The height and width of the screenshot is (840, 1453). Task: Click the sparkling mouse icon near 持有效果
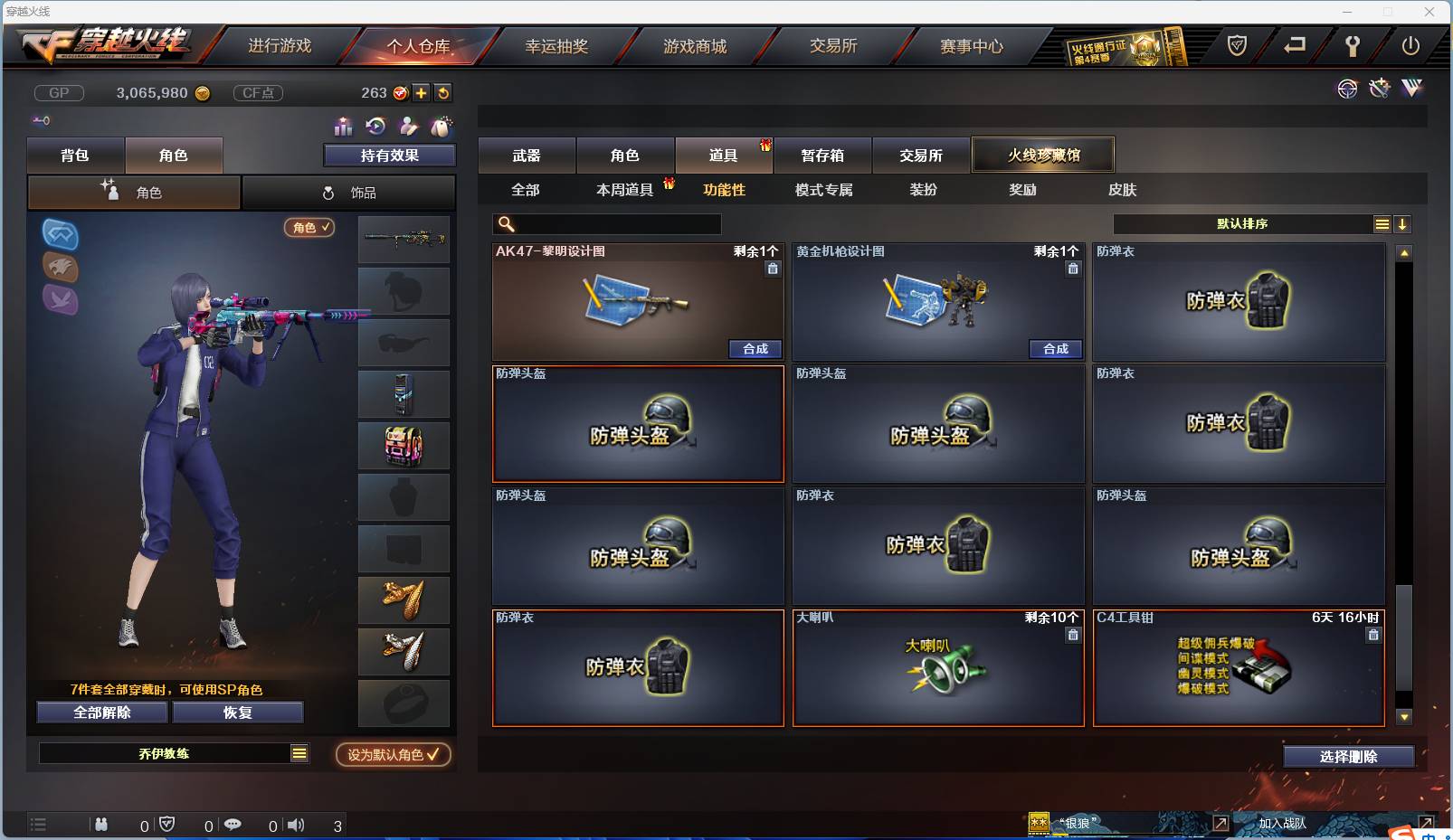(442, 127)
